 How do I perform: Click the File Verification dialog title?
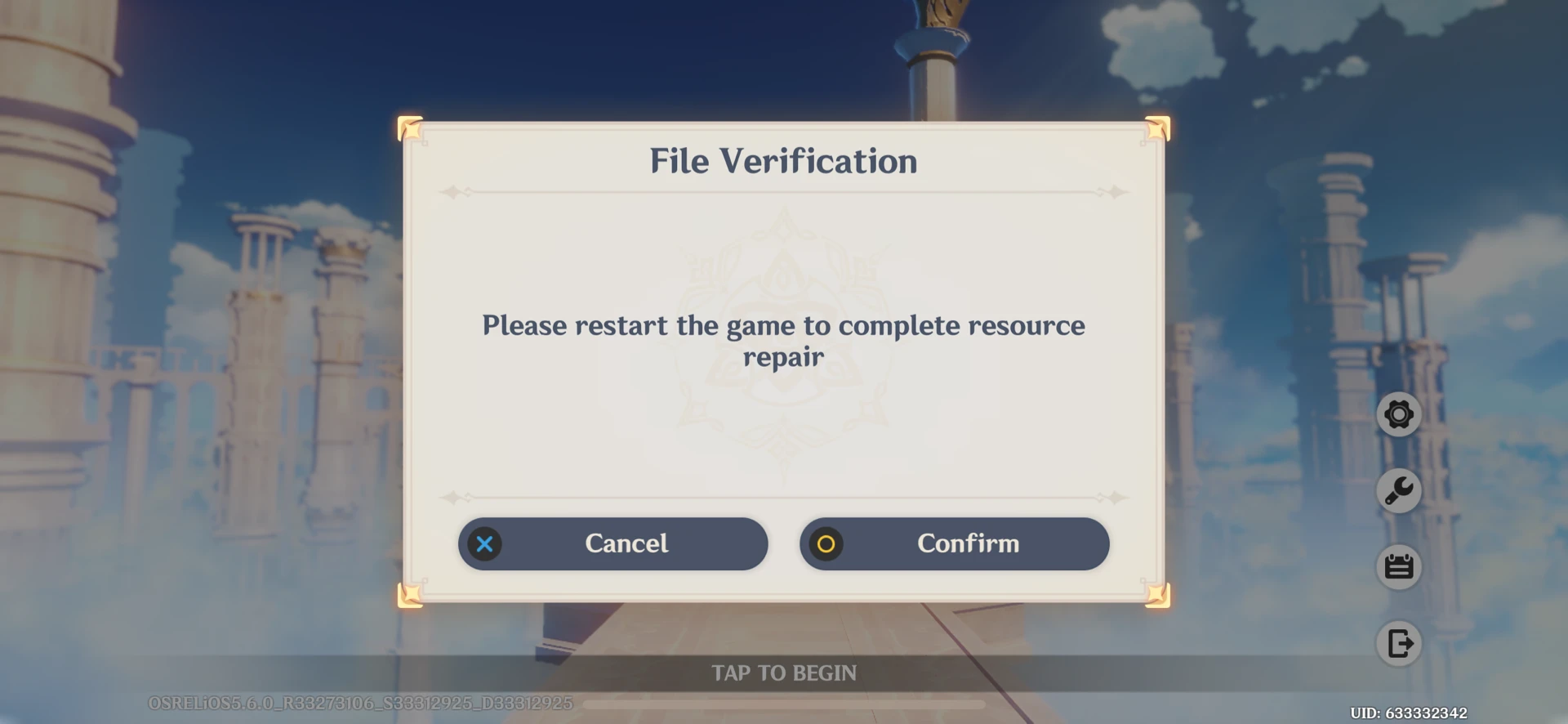click(782, 161)
